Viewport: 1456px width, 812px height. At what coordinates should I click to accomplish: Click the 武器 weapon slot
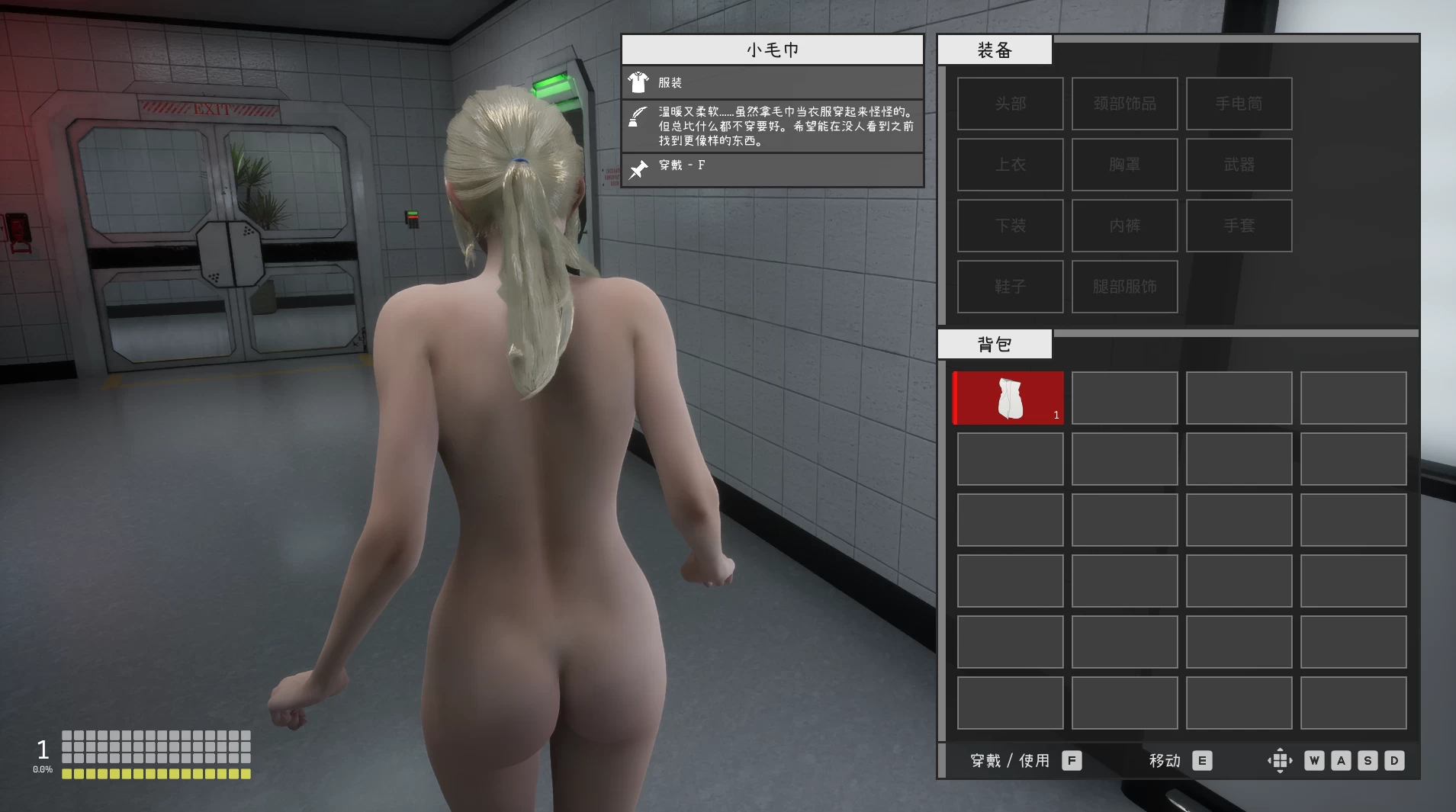pos(1238,165)
